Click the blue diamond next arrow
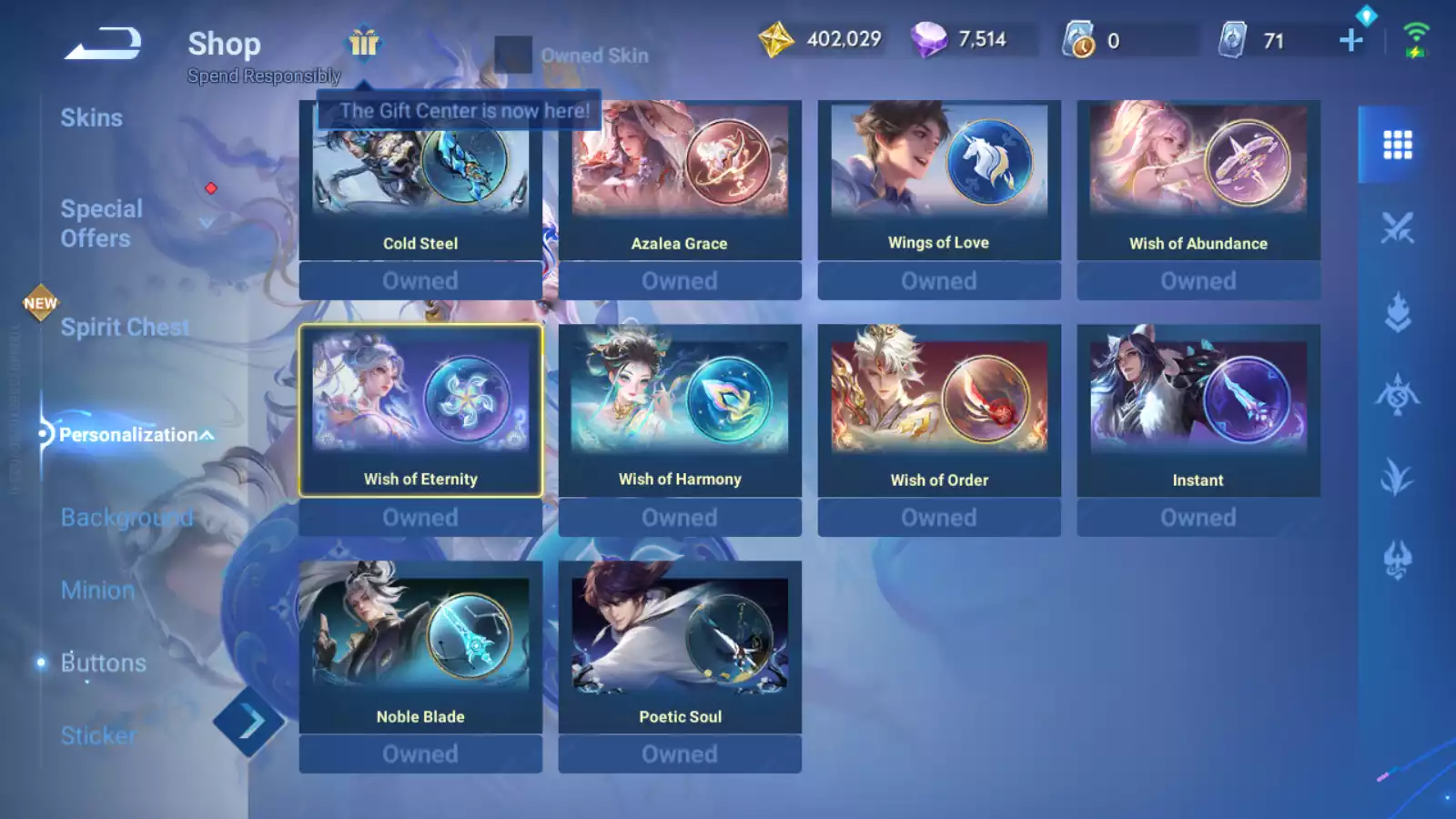1456x819 pixels. [249, 723]
